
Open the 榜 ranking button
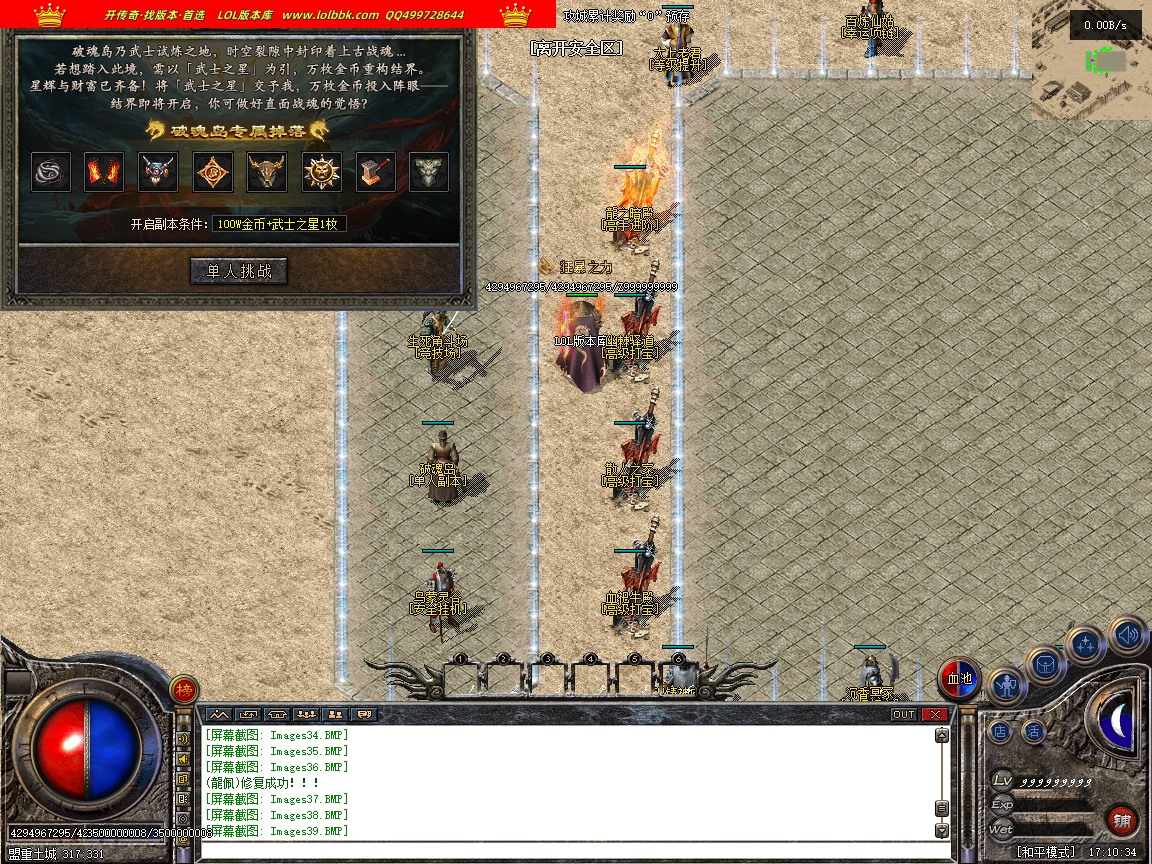click(184, 689)
